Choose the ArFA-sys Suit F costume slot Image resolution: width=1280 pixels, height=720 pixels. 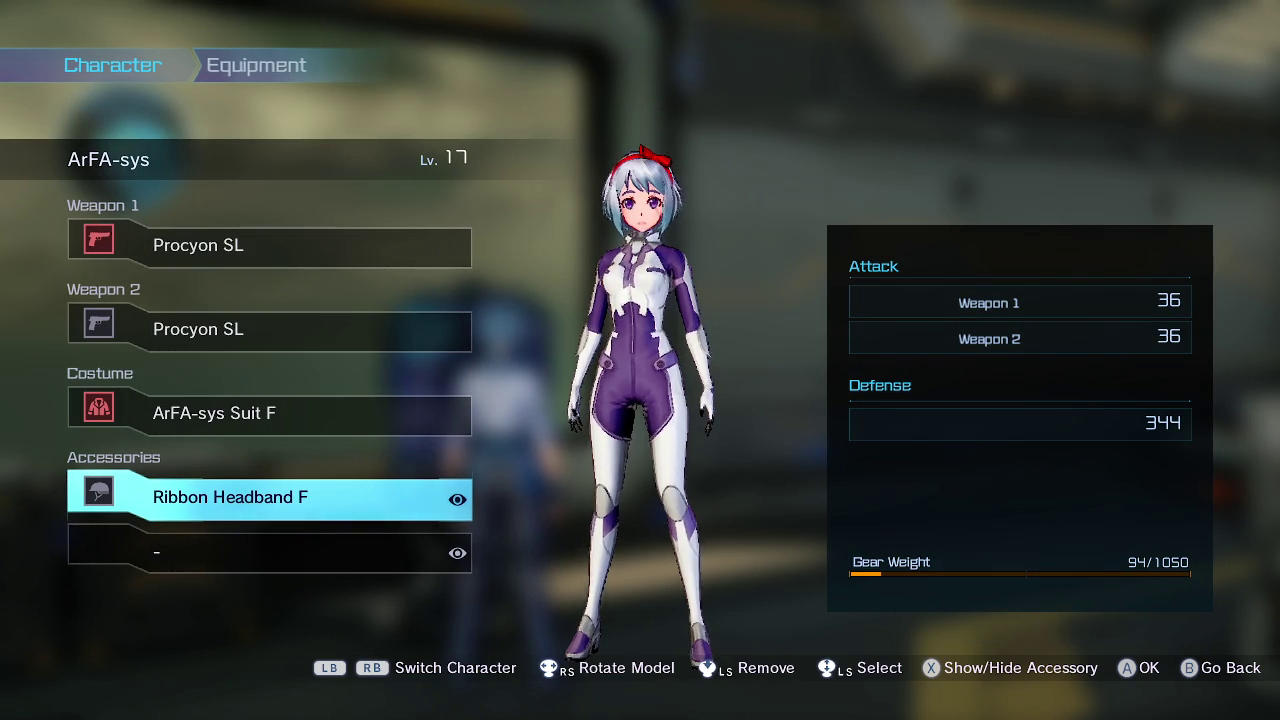270,414
